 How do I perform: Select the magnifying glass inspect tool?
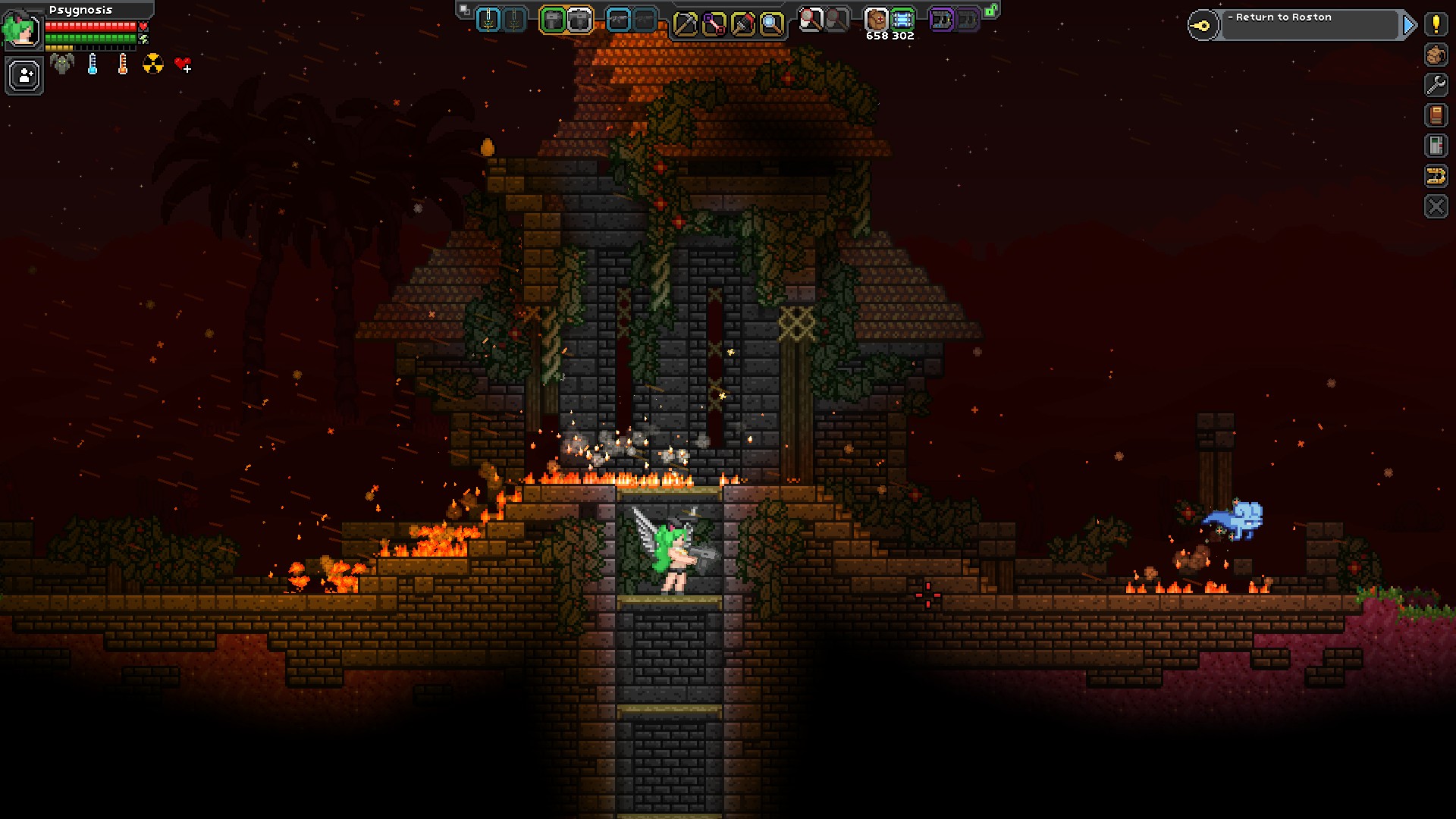771,24
